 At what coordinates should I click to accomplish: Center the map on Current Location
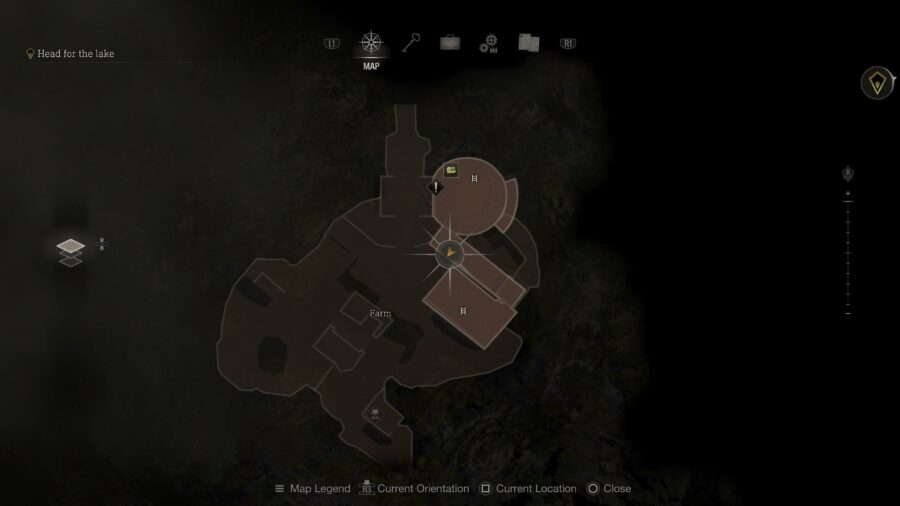[528, 489]
